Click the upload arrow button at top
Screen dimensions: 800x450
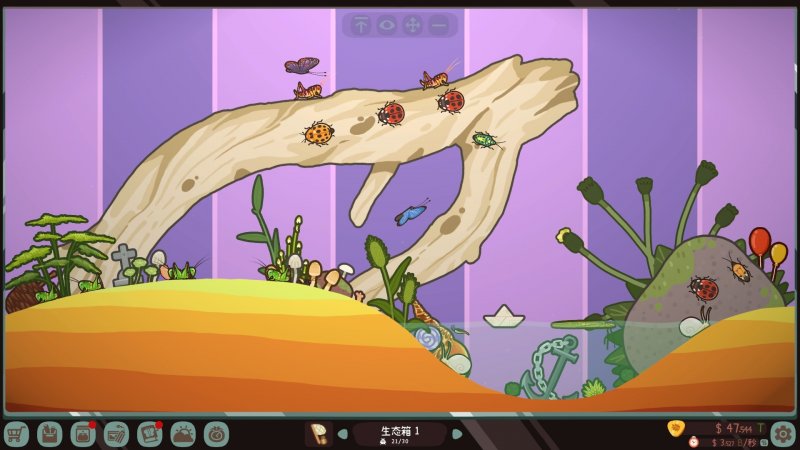tap(360, 25)
